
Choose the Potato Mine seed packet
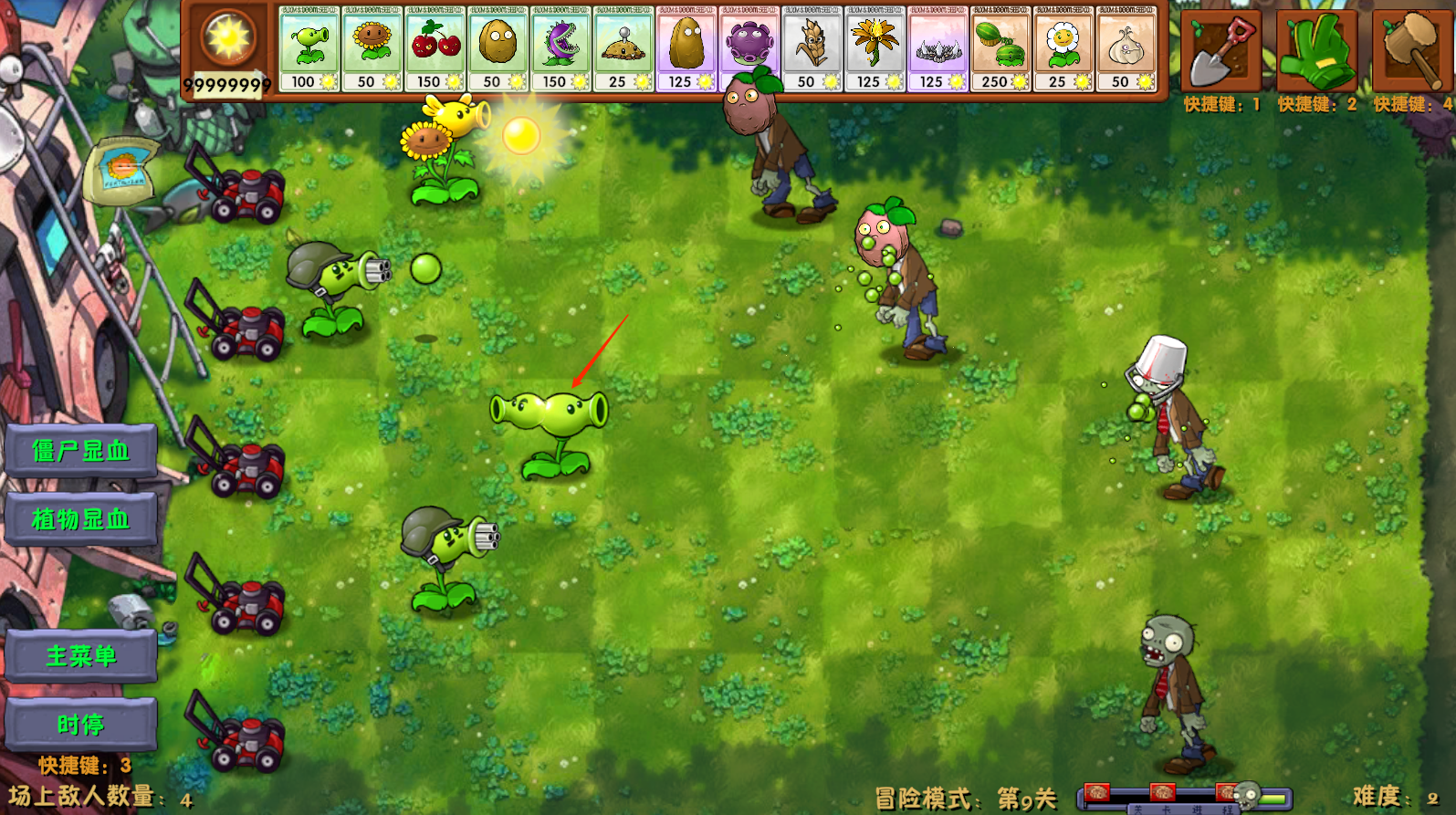pos(623,48)
